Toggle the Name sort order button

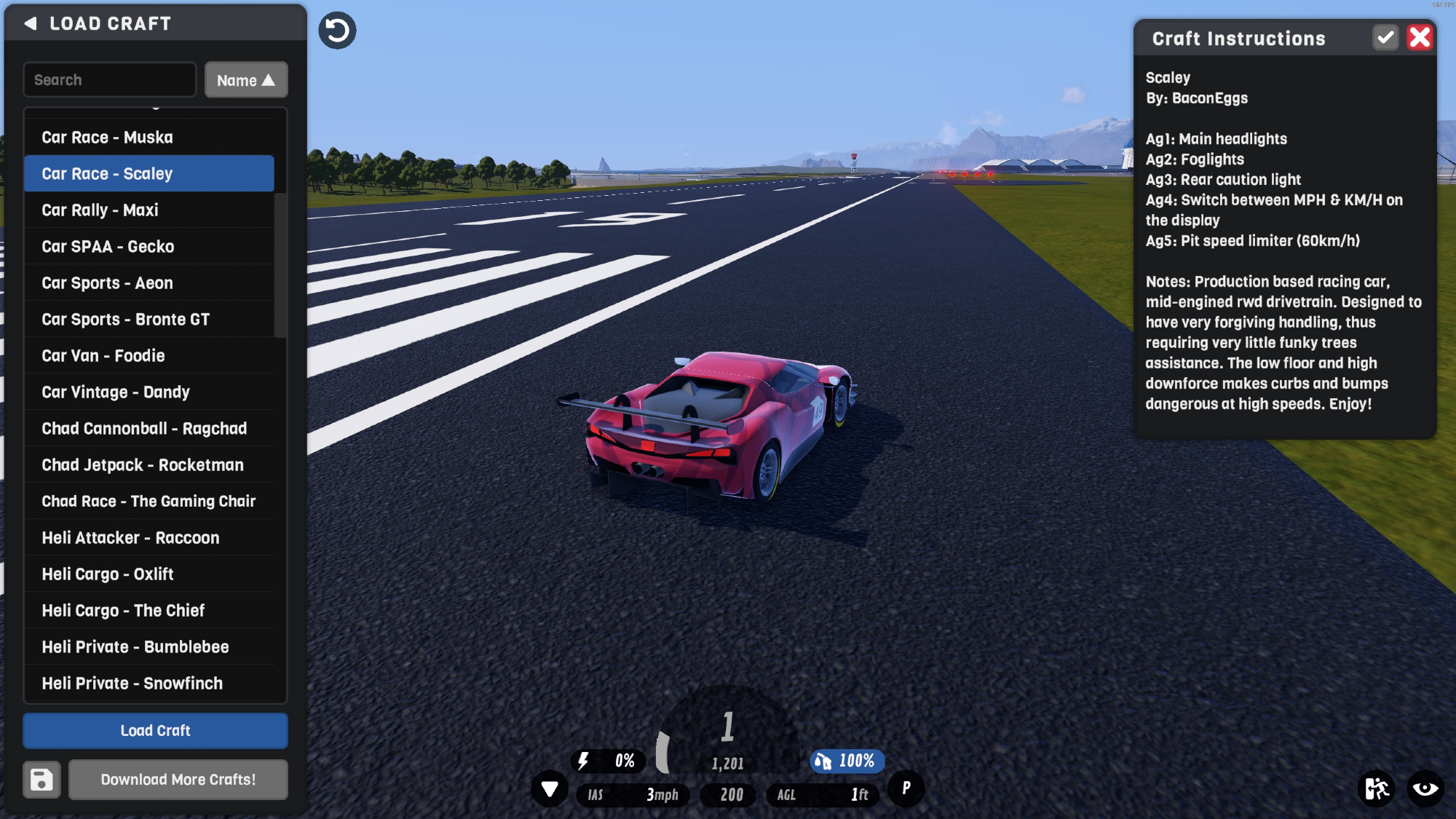click(246, 80)
